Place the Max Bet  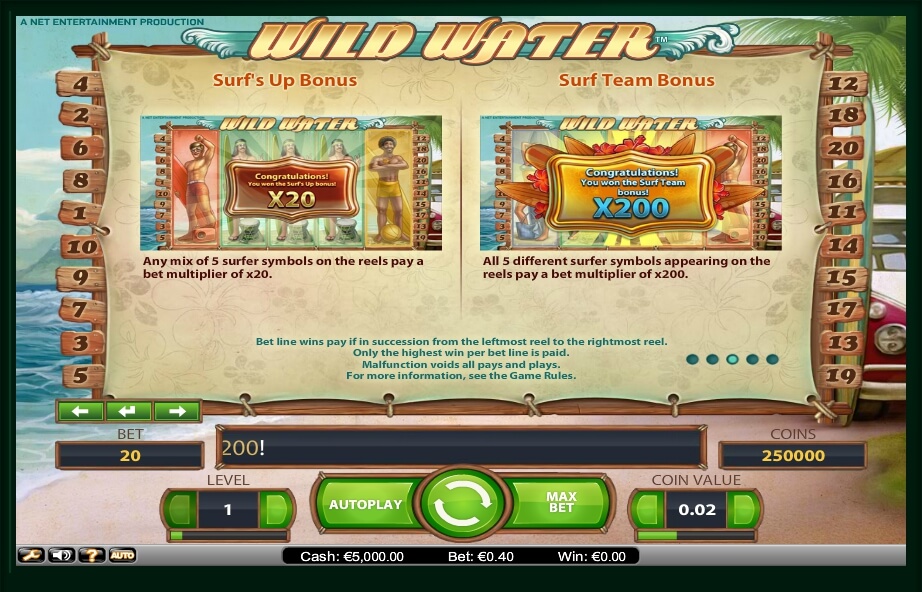coord(561,505)
